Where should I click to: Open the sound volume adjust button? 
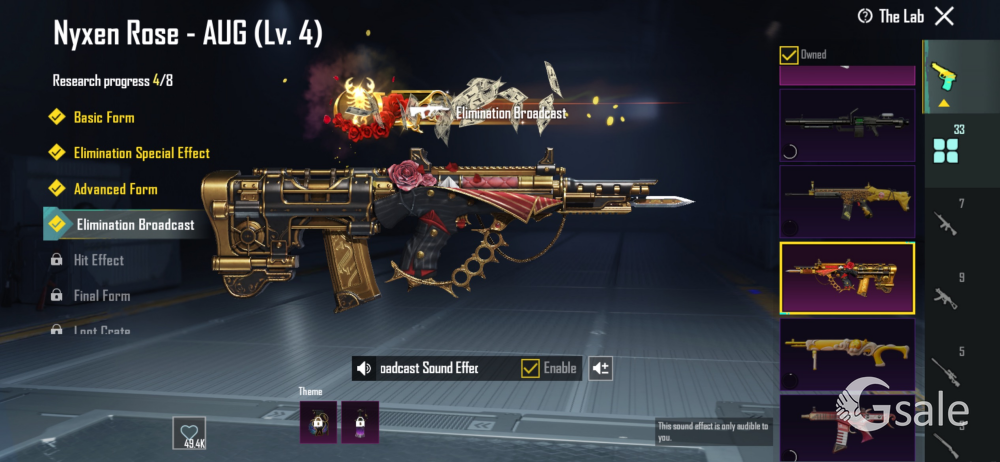coord(600,369)
